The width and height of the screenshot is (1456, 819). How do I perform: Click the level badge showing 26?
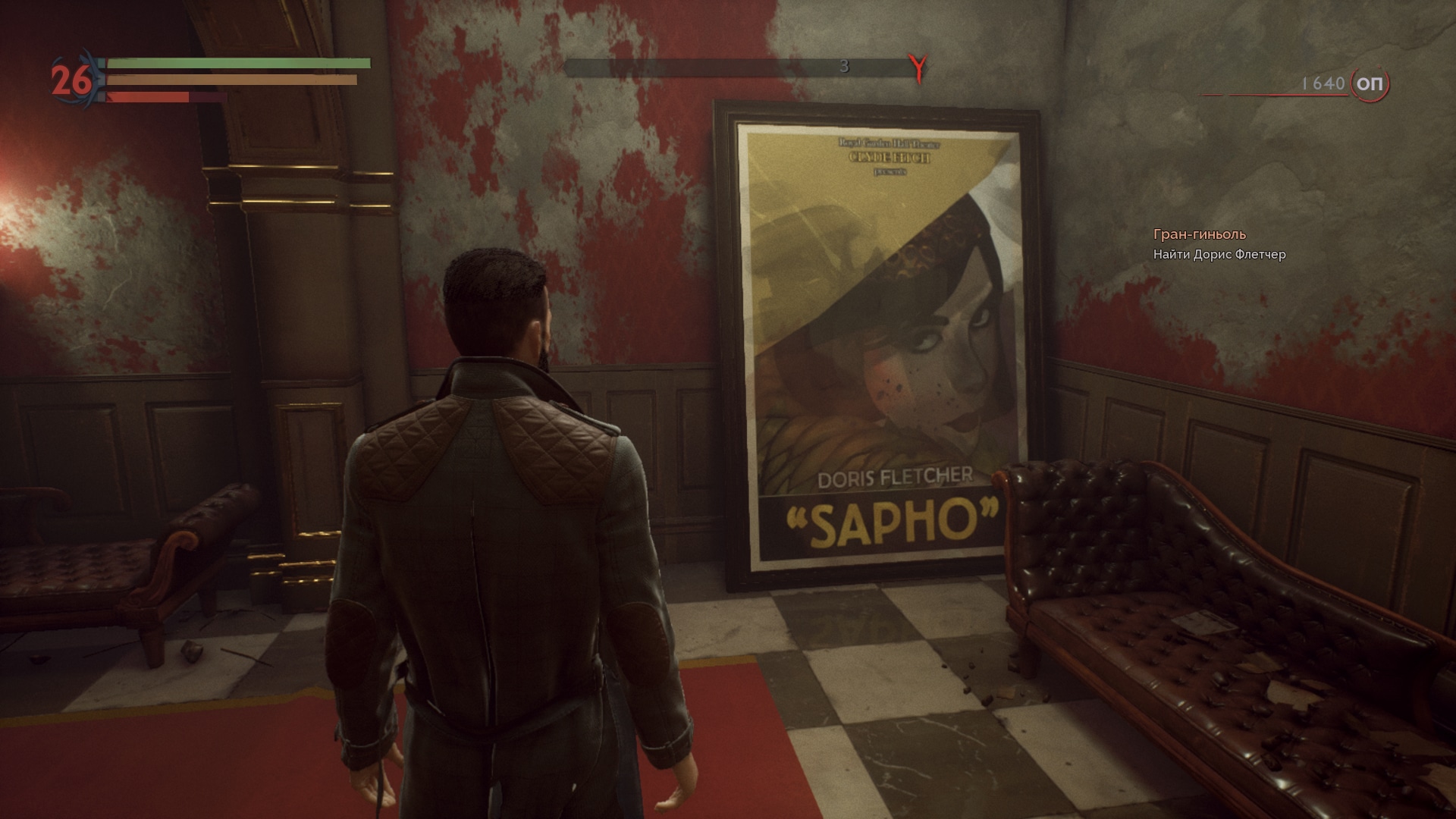[x=72, y=79]
